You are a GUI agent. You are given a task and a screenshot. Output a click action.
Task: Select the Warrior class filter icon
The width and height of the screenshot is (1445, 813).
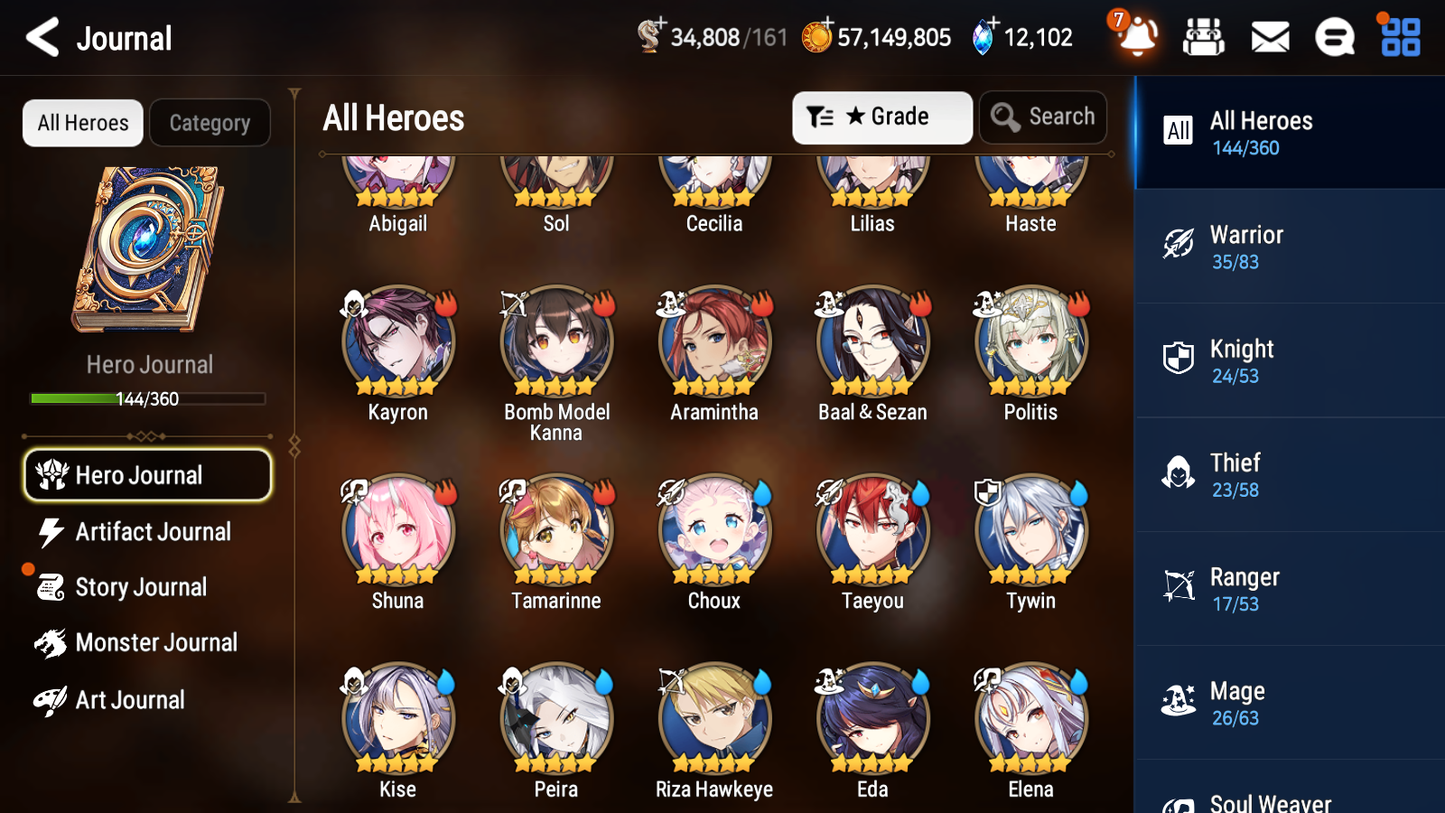click(1178, 245)
